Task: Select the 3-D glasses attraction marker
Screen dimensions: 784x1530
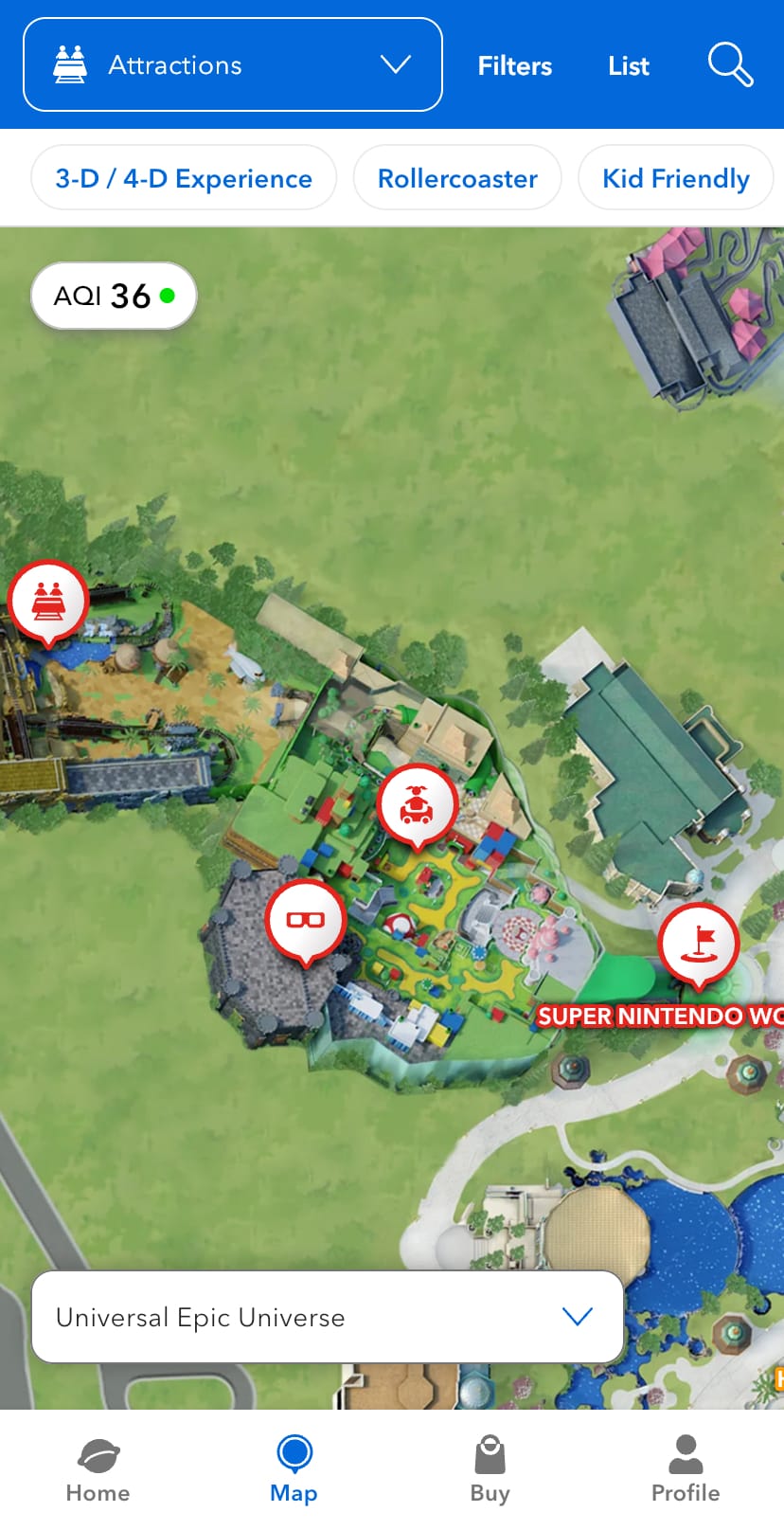Action: click(x=305, y=920)
